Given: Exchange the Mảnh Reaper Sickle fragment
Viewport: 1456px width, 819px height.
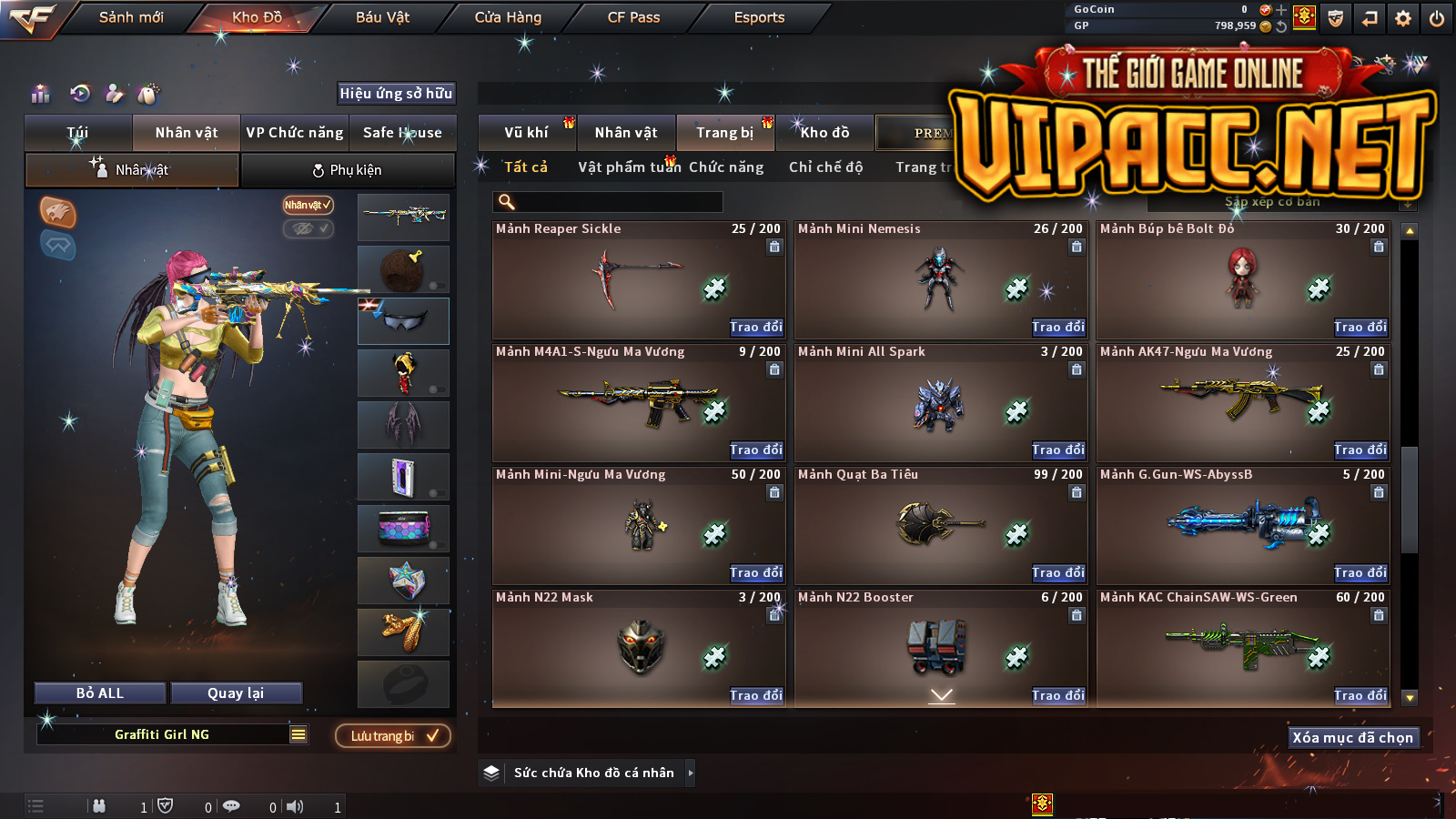Looking at the screenshot, I should (755, 327).
